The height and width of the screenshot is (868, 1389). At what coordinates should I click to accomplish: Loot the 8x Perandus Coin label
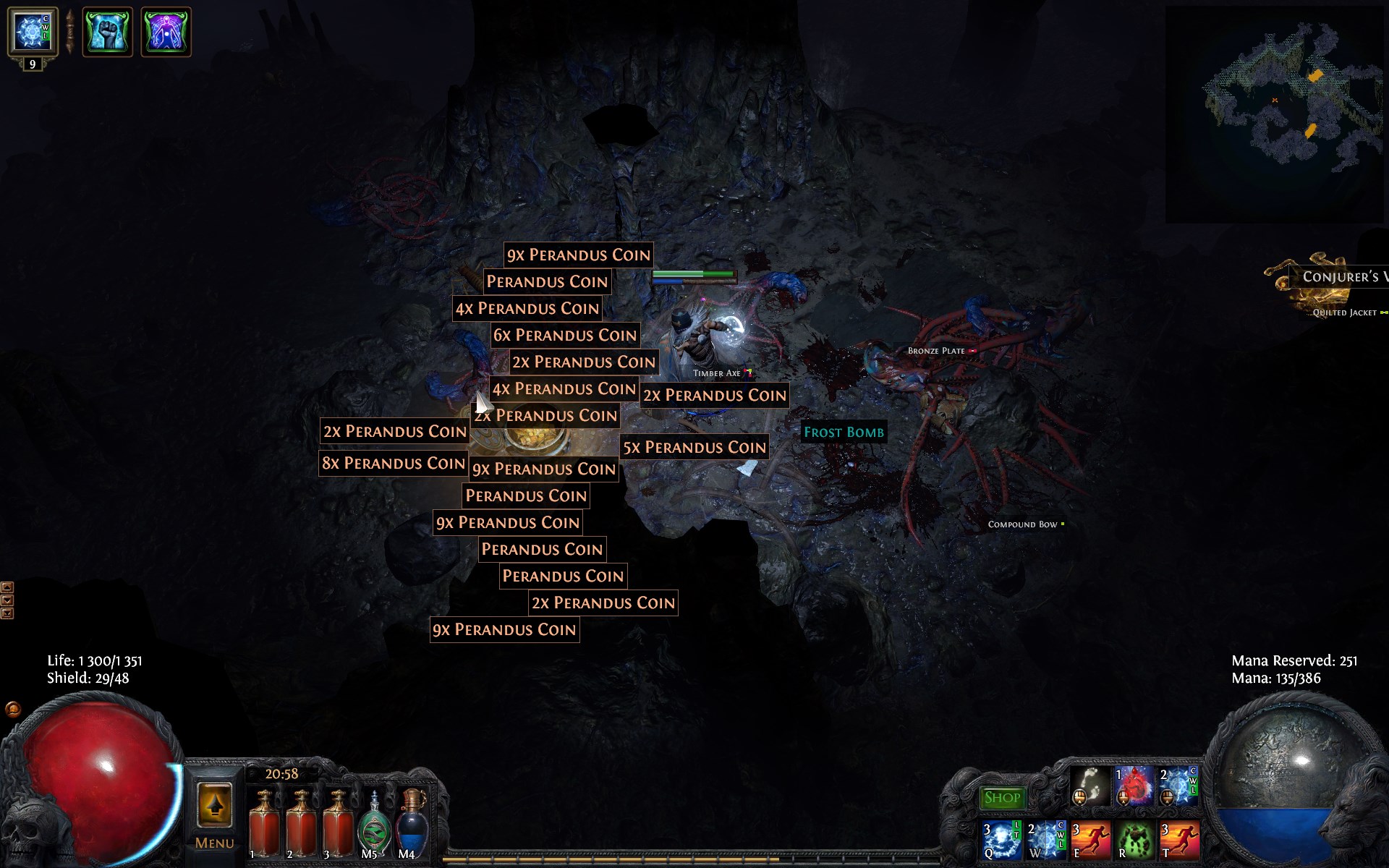click(393, 464)
